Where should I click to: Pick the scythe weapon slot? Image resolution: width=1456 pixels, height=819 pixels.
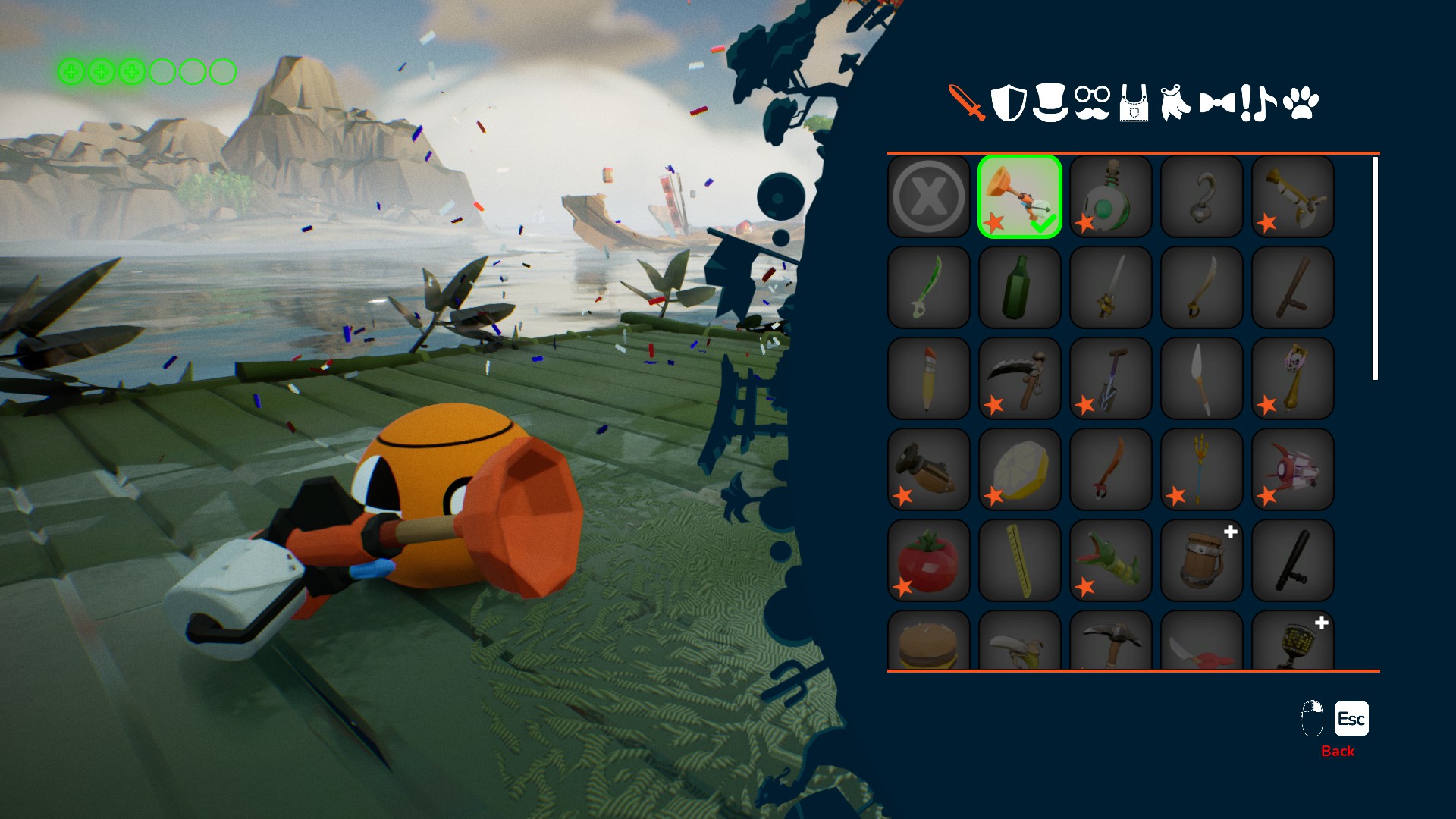tap(1020, 379)
